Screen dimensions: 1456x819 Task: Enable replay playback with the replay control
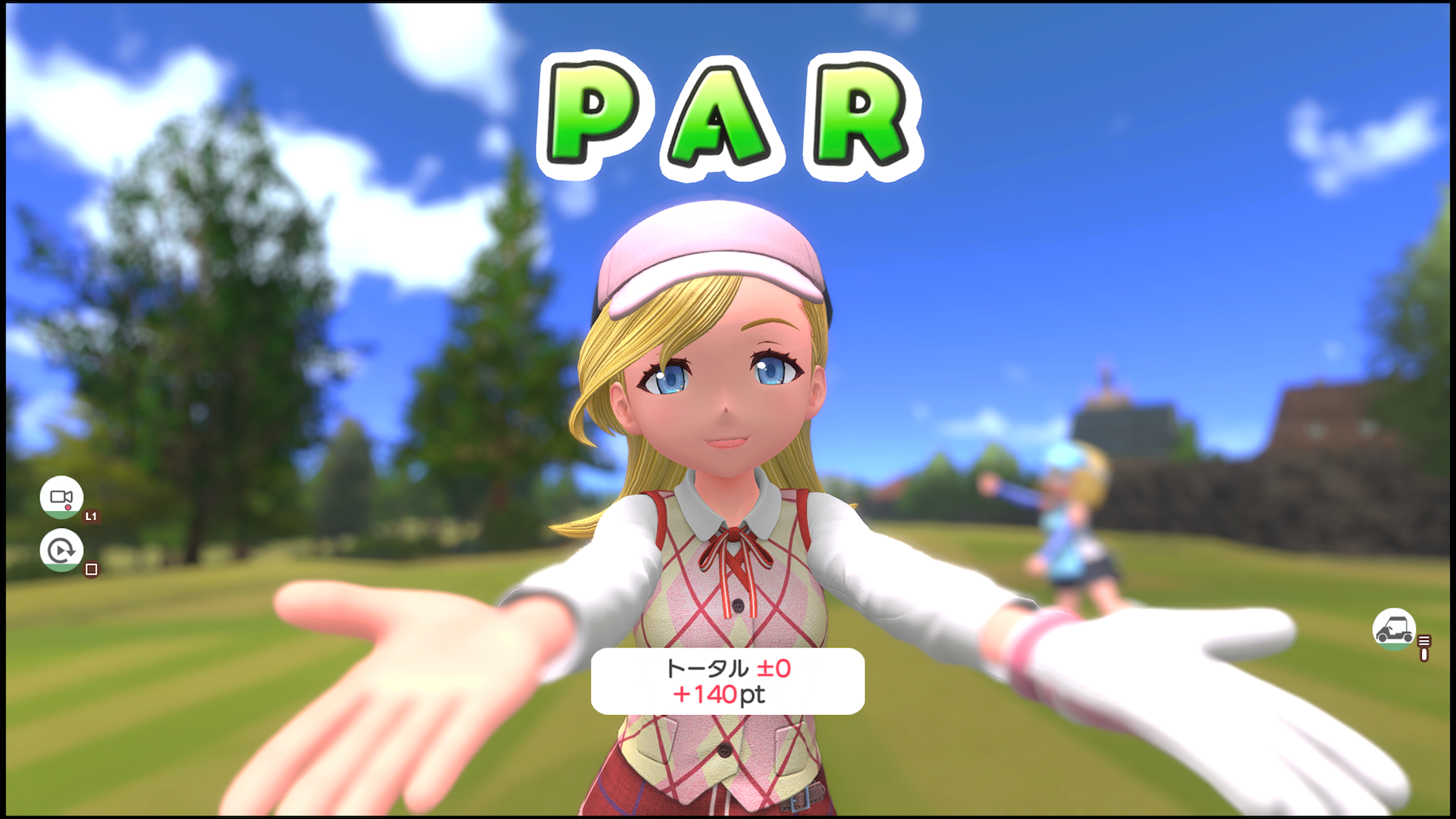tap(61, 550)
